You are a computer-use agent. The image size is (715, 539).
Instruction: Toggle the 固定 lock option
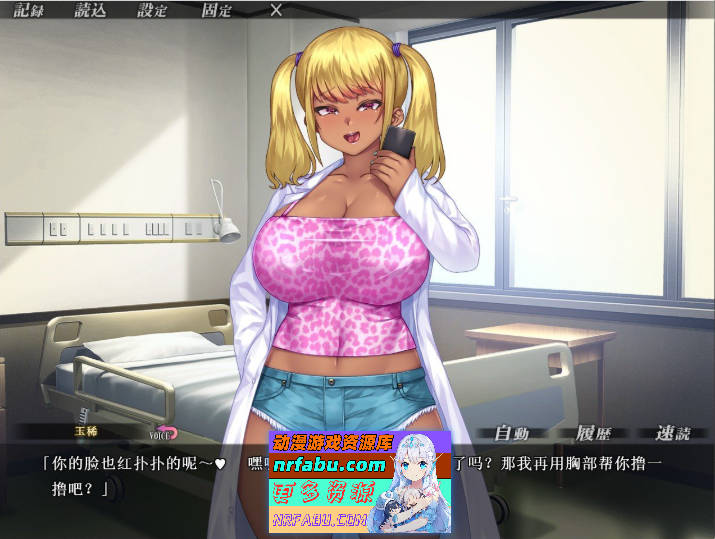216,11
